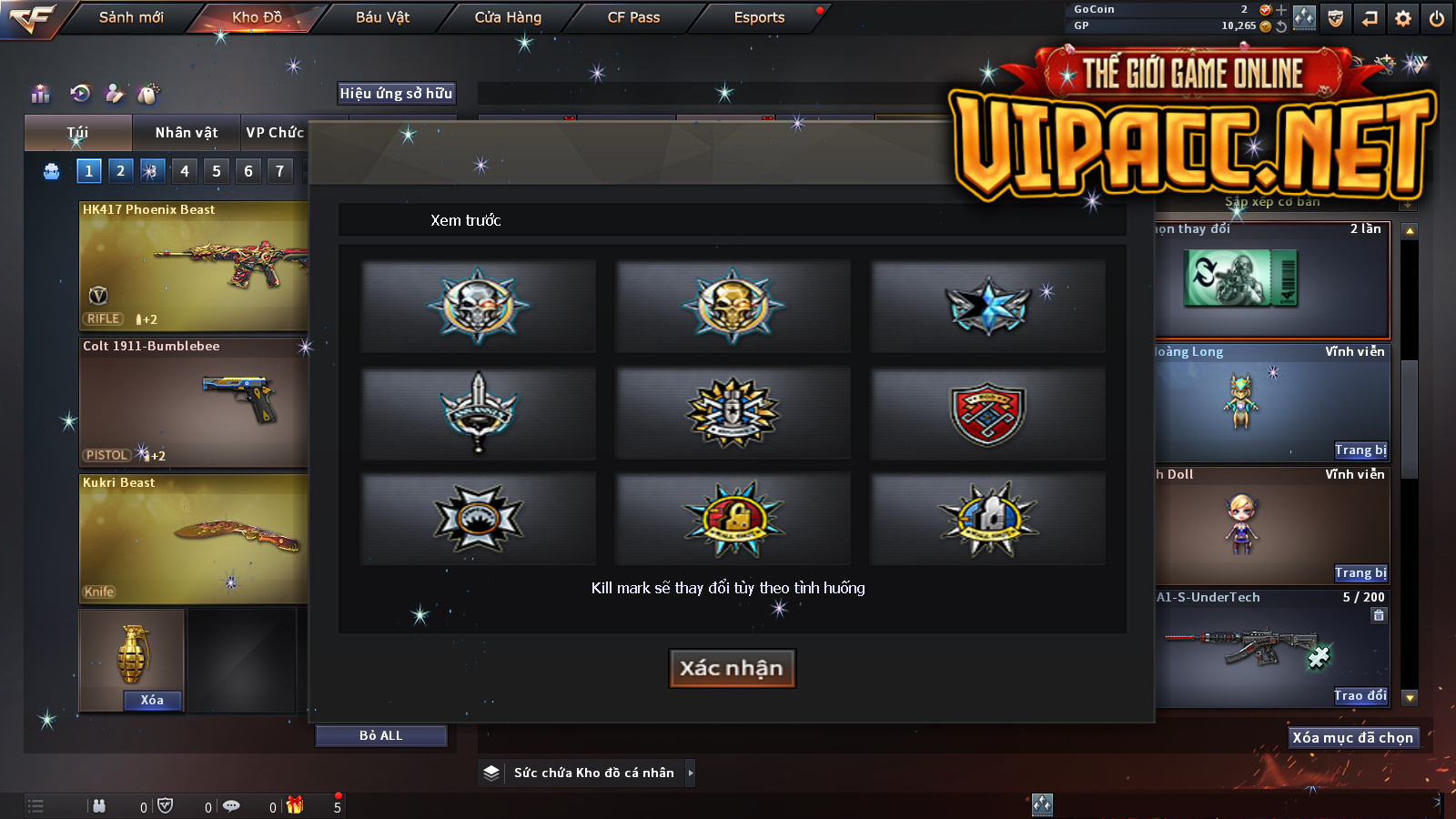Screen dimensions: 1456x819
Task: Select the Kukri Beast knife slot
Action: 193,539
